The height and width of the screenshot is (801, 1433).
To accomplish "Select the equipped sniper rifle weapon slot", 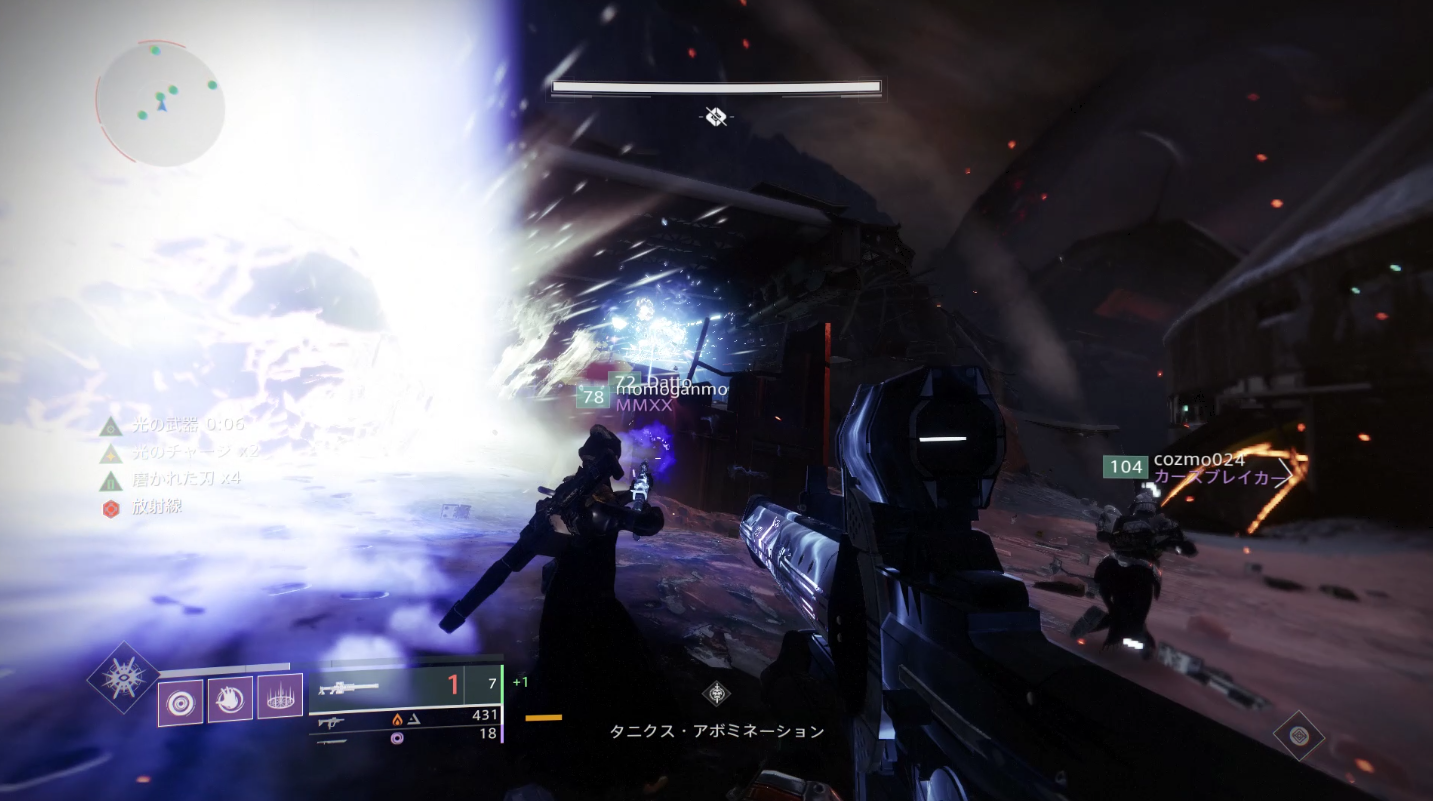I will pyautogui.click(x=344, y=686).
